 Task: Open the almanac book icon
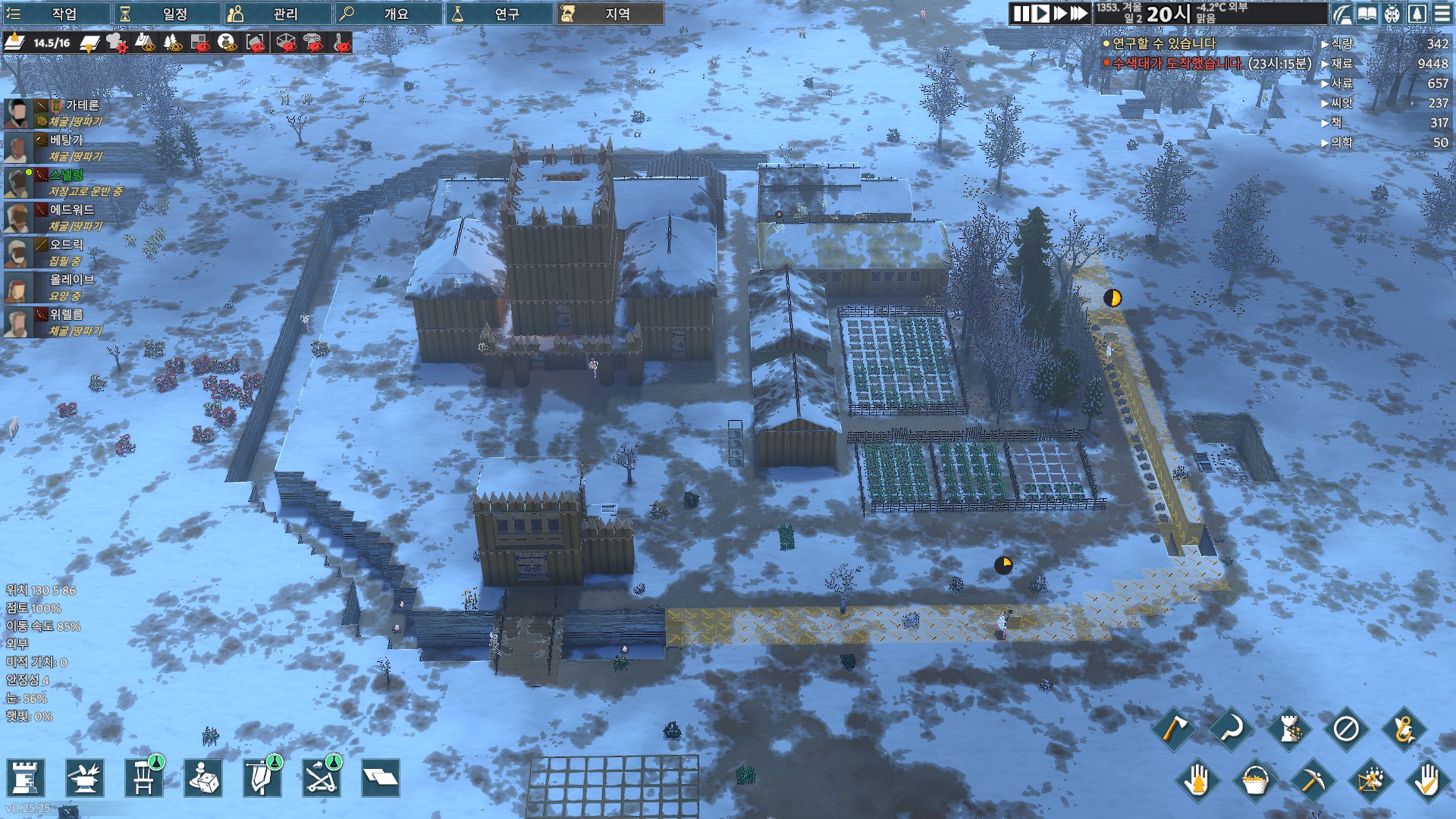tap(1367, 14)
